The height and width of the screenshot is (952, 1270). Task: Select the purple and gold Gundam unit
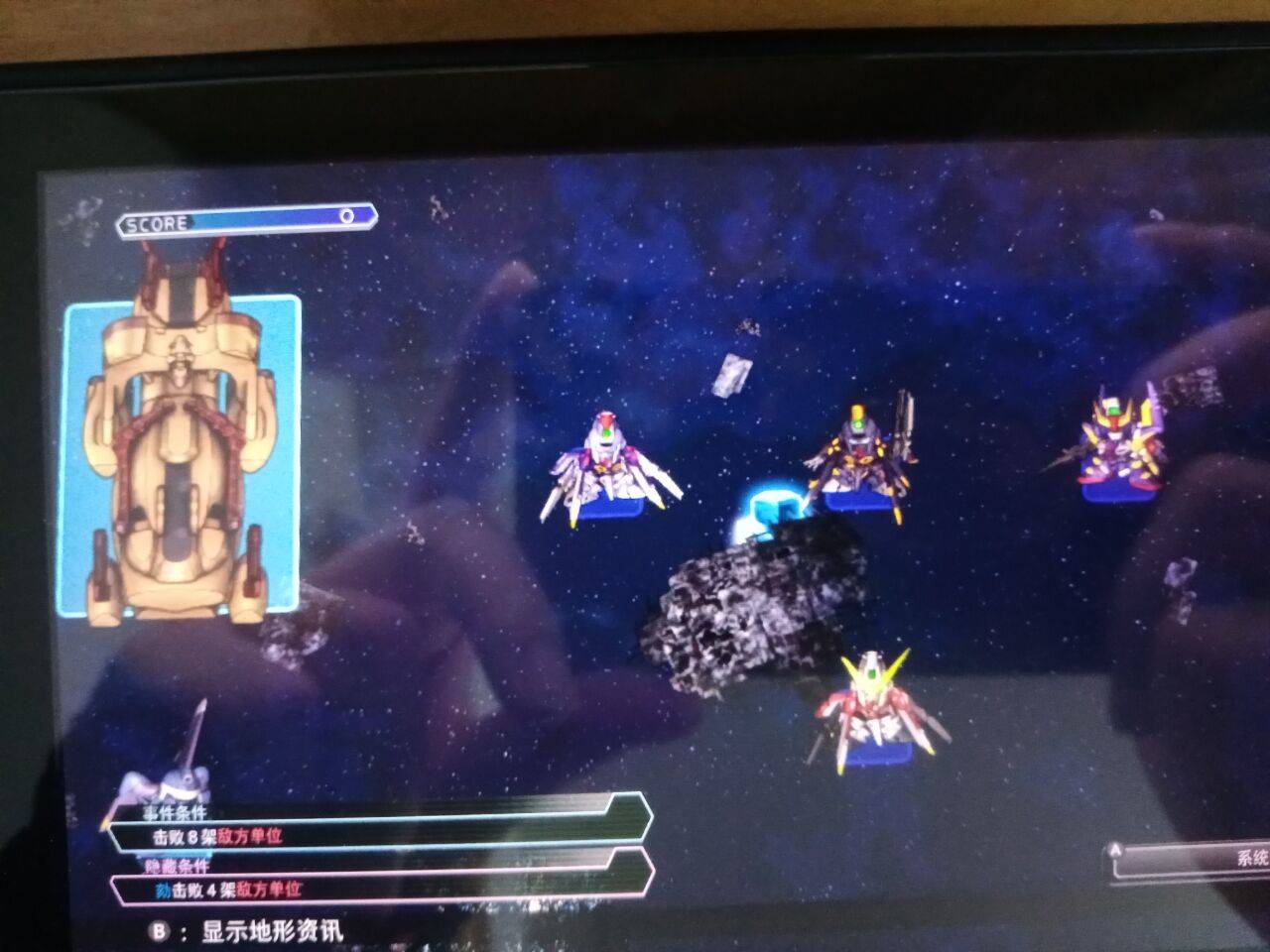[1119, 446]
